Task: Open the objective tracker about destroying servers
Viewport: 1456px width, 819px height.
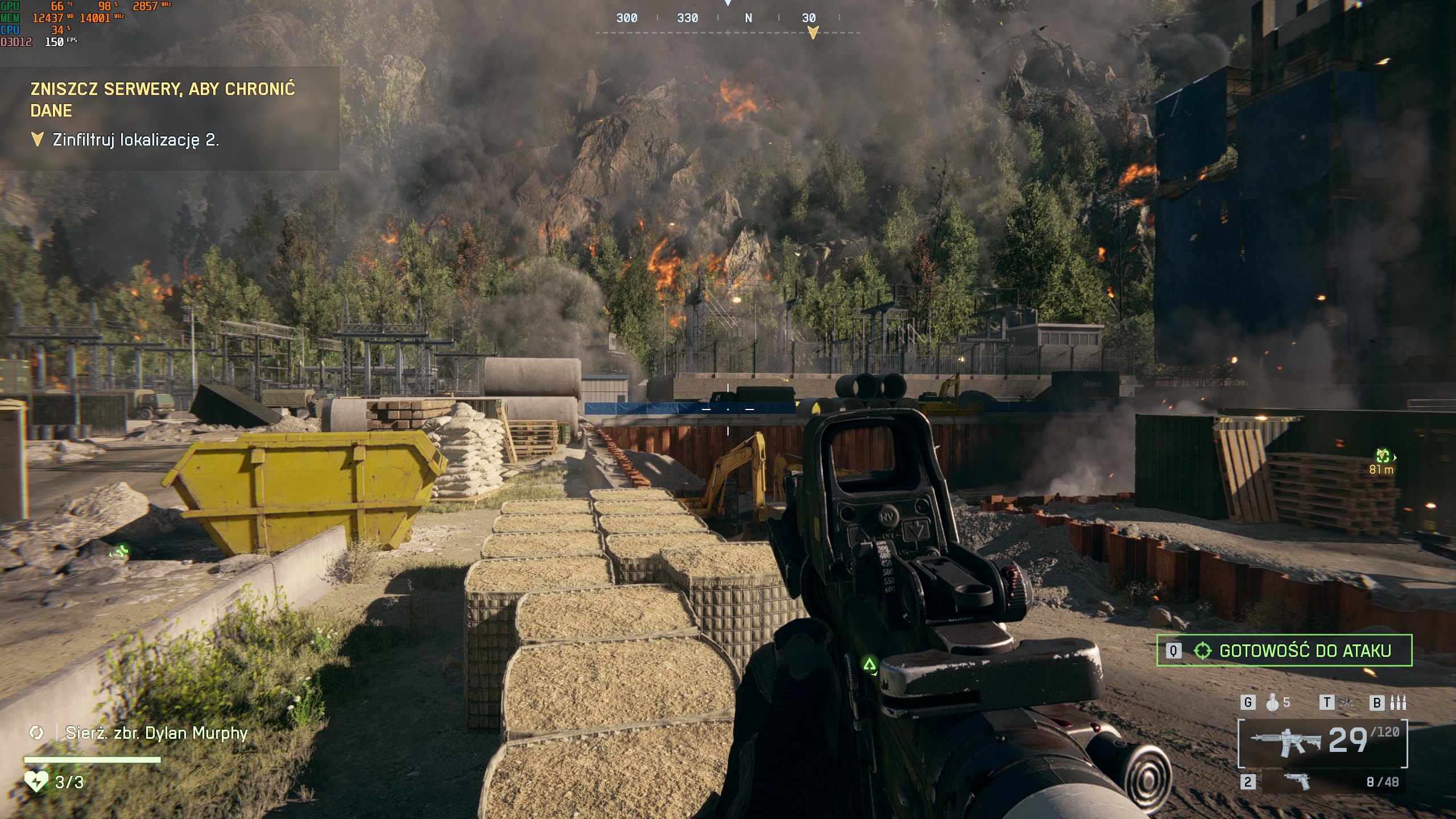Action: pyautogui.click(x=163, y=99)
